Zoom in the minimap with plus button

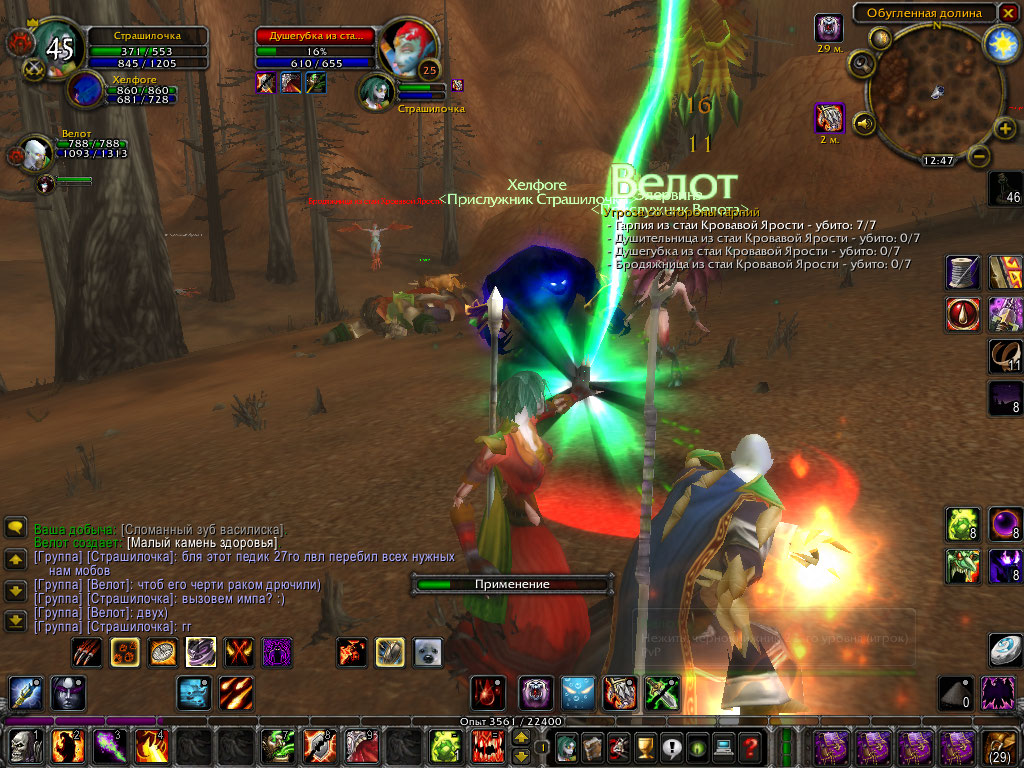click(x=1005, y=128)
